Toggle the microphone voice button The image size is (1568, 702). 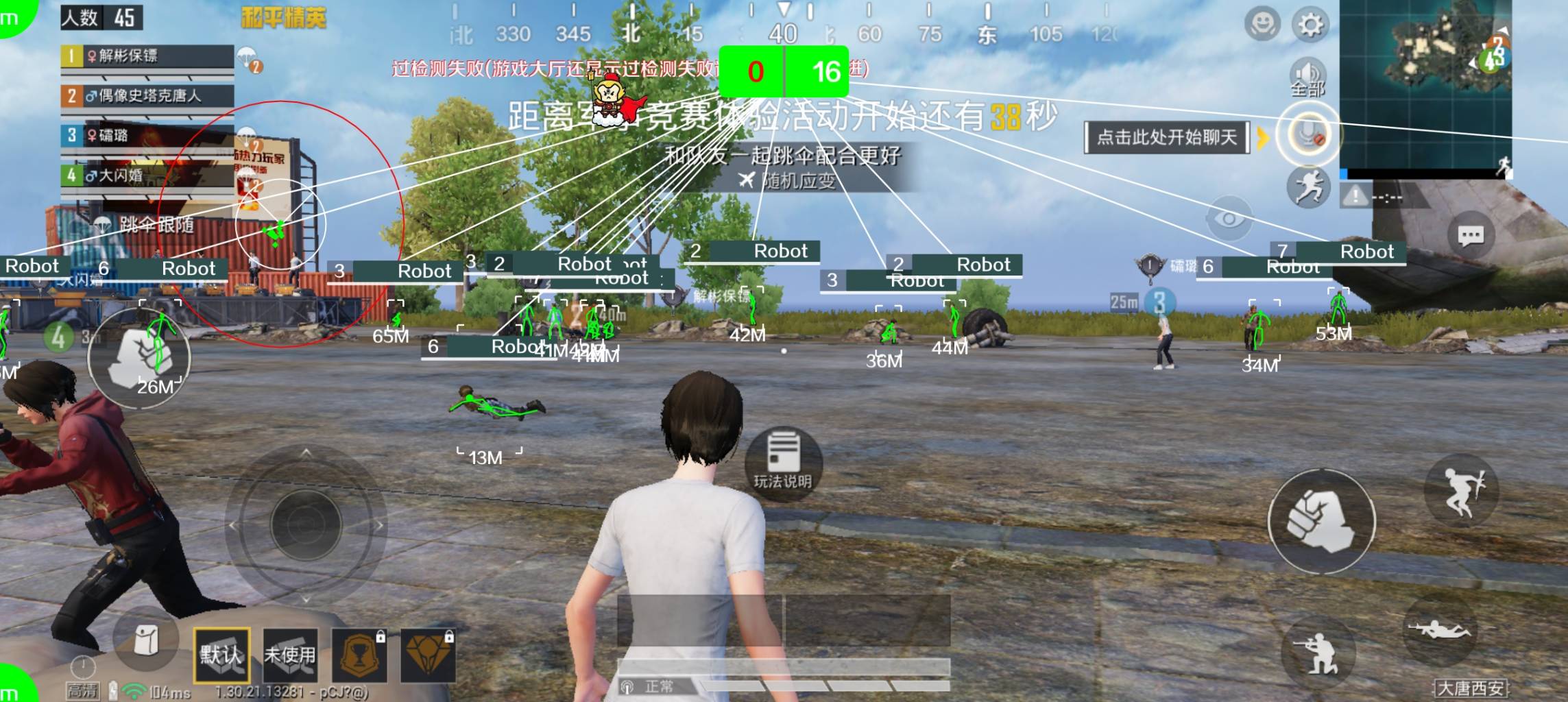1307,134
